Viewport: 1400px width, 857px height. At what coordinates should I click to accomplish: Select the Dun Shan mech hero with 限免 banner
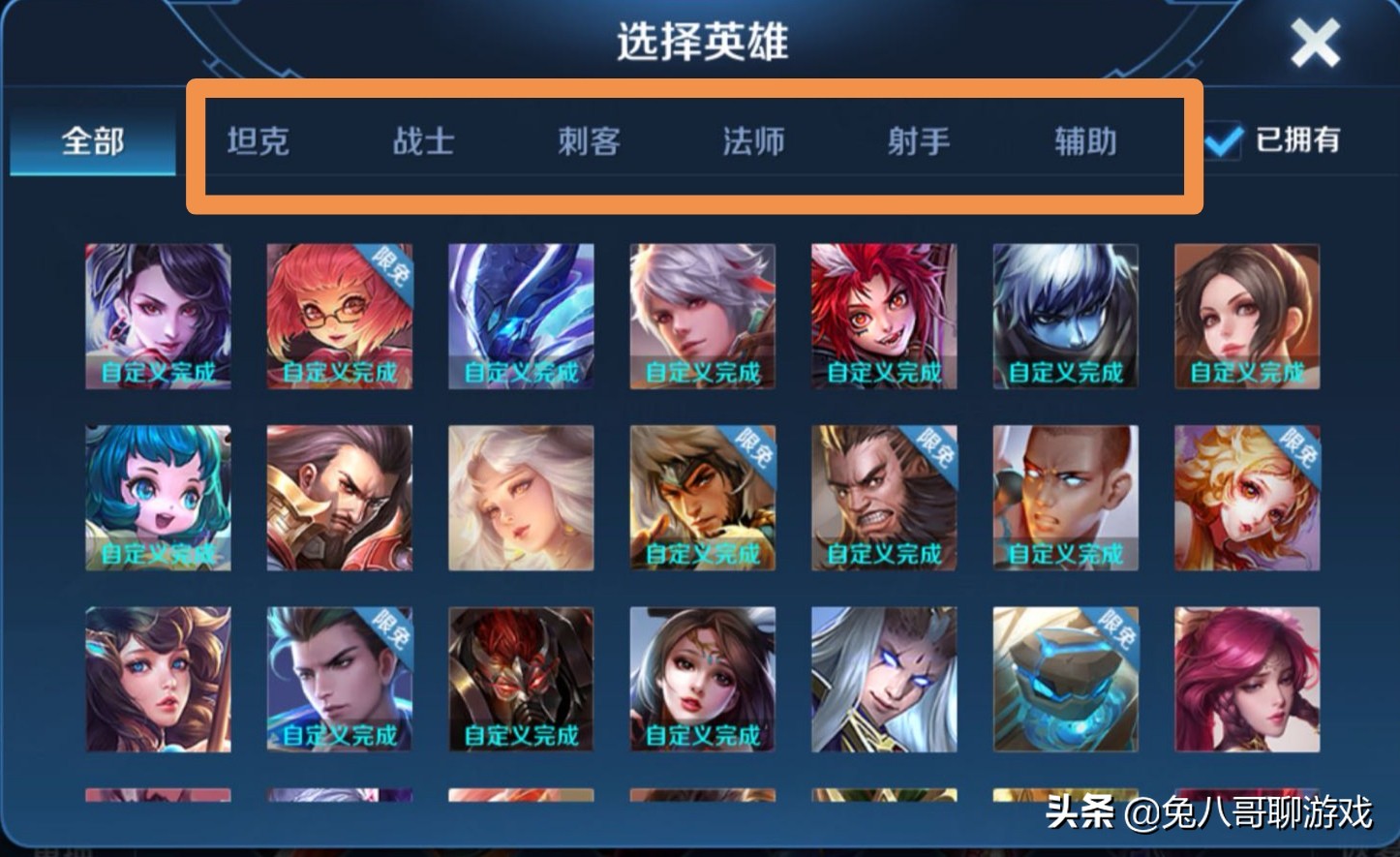[1065, 680]
